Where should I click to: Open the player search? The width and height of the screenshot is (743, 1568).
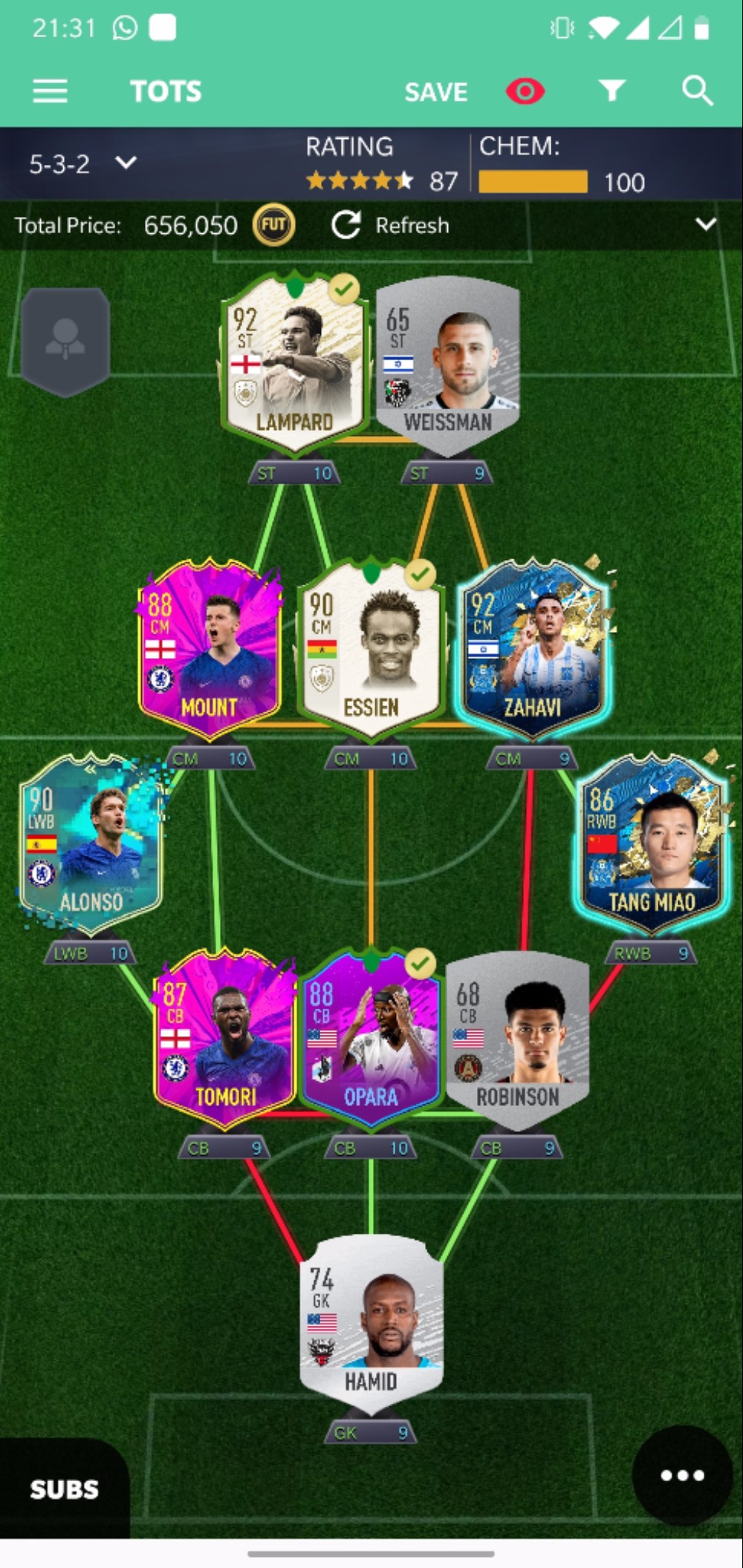pos(697,91)
